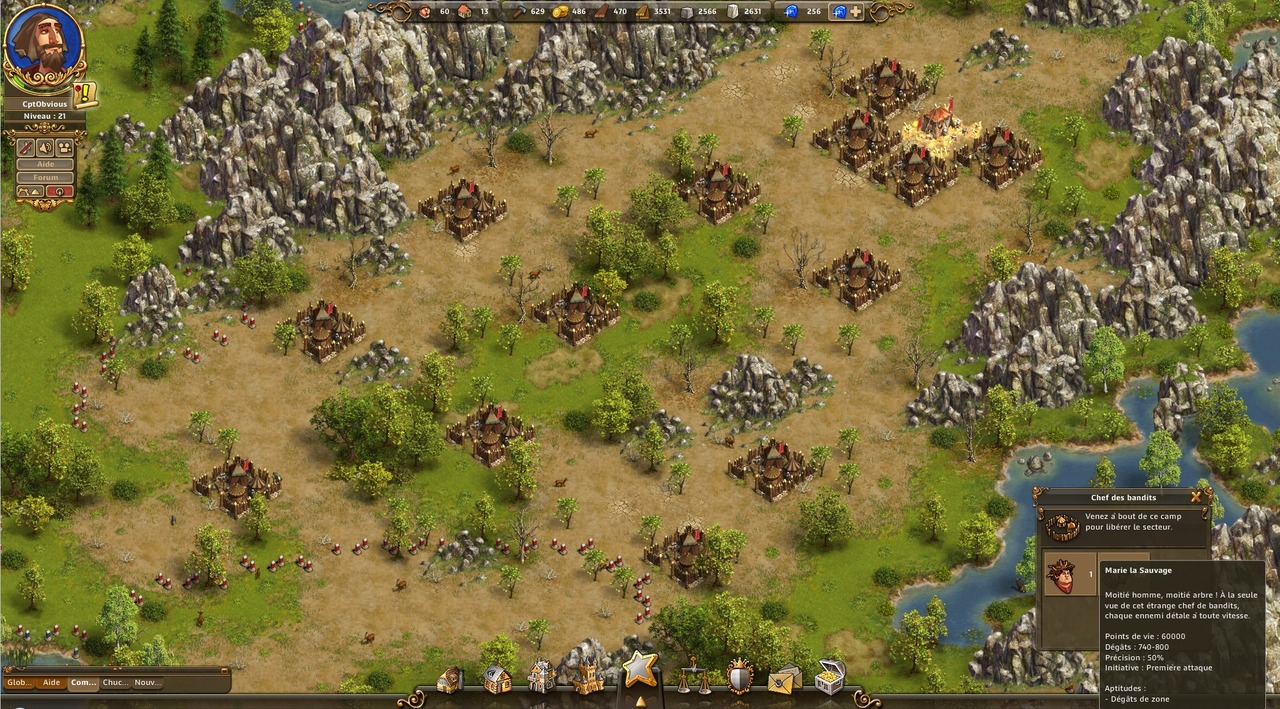Open the treasure chest shop
Screen dimensions: 1280x709
click(829, 677)
